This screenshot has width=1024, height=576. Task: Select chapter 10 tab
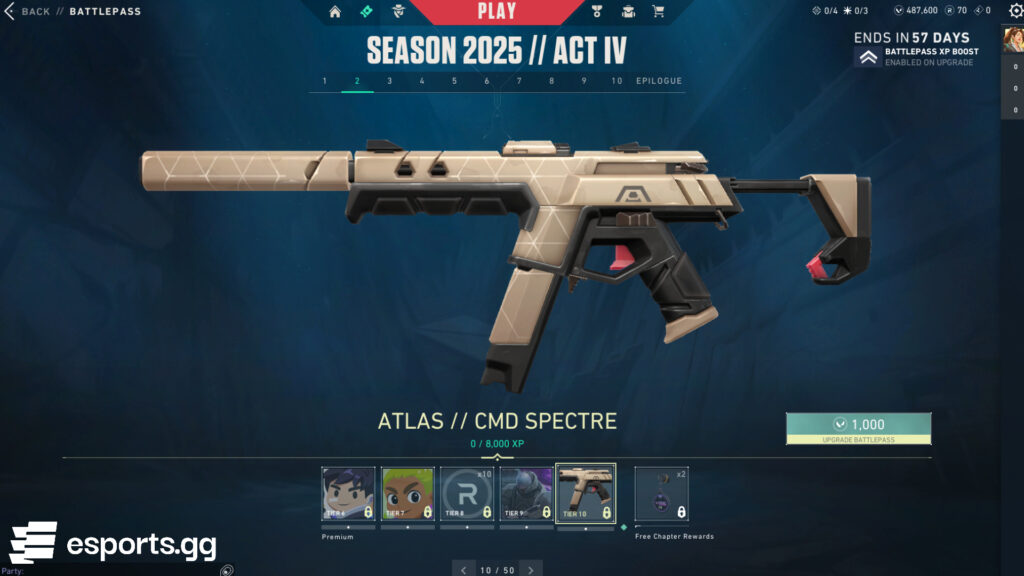coord(617,81)
